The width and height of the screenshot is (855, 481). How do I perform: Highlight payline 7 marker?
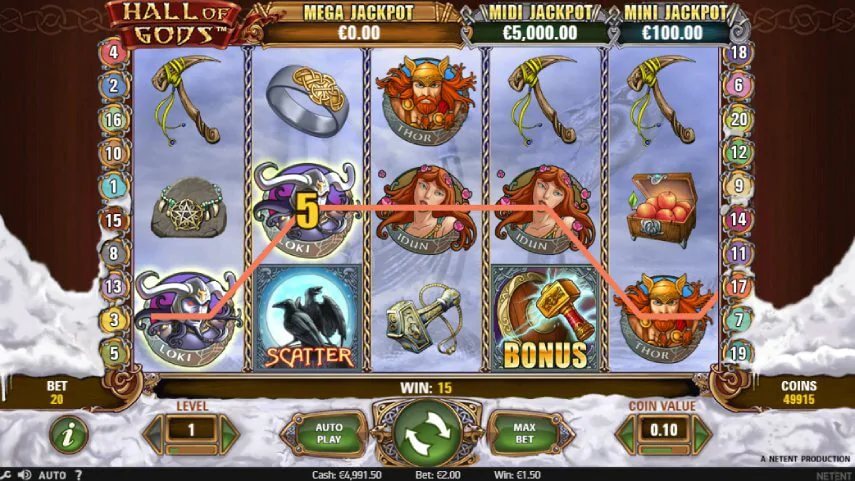739,320
